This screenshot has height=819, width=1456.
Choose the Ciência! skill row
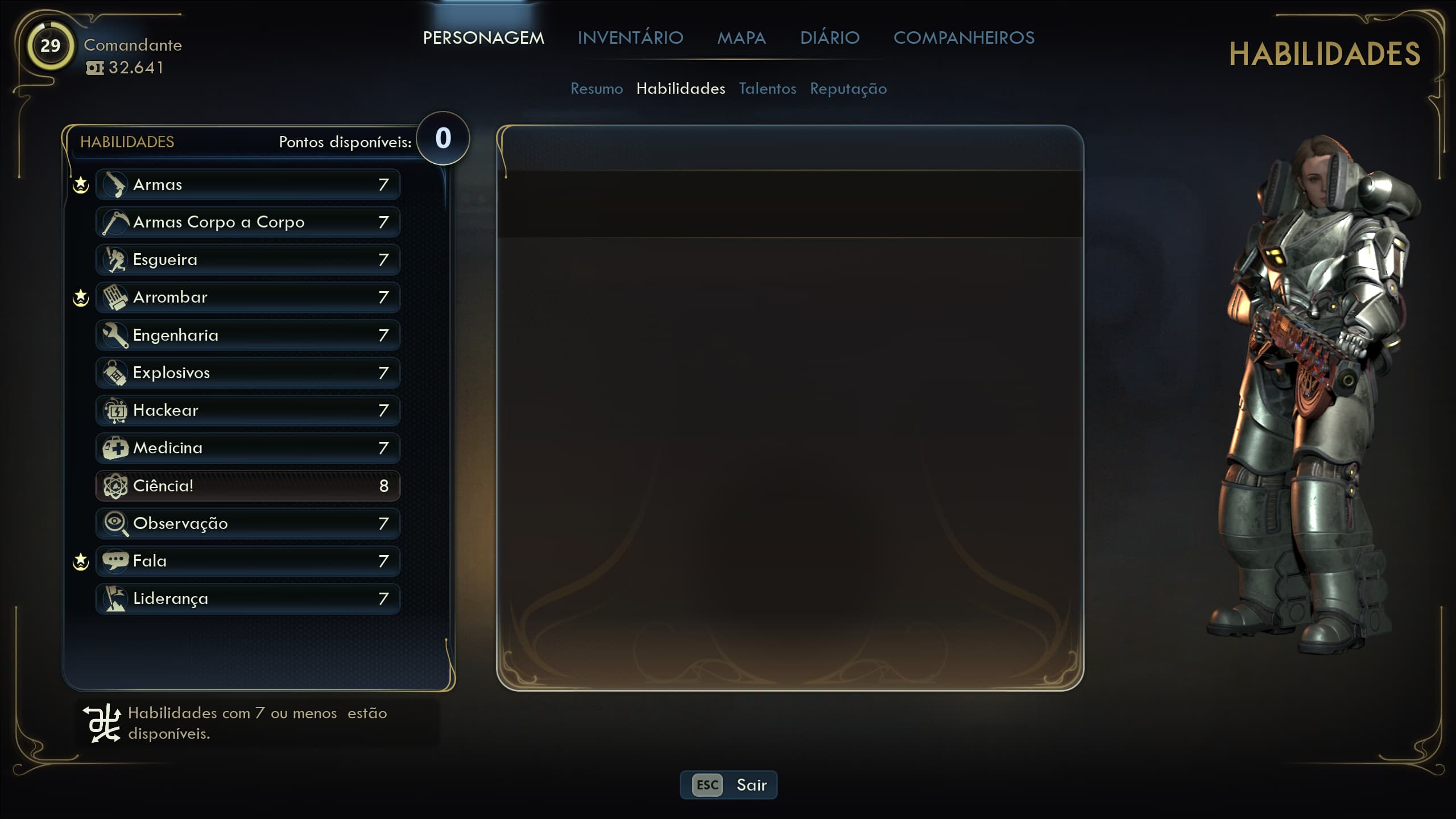coord(248,486)
